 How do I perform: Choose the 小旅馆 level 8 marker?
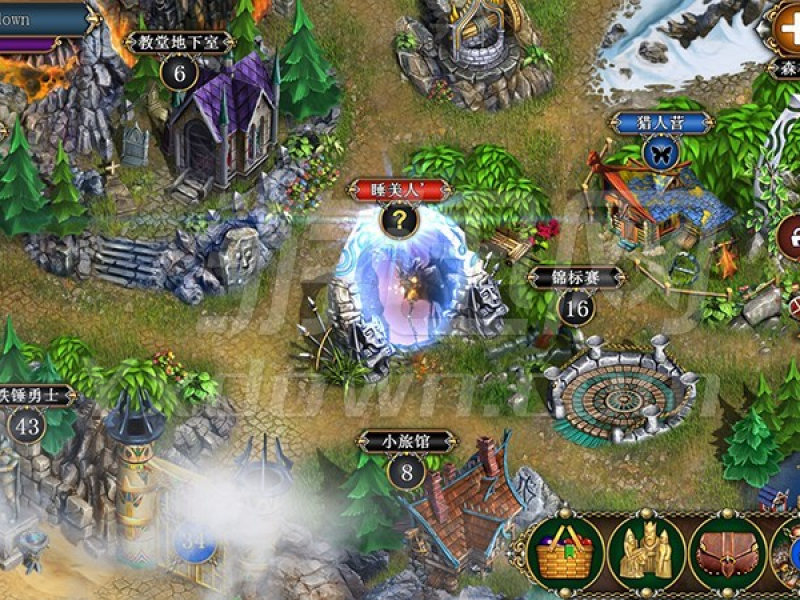pos(406,470)
